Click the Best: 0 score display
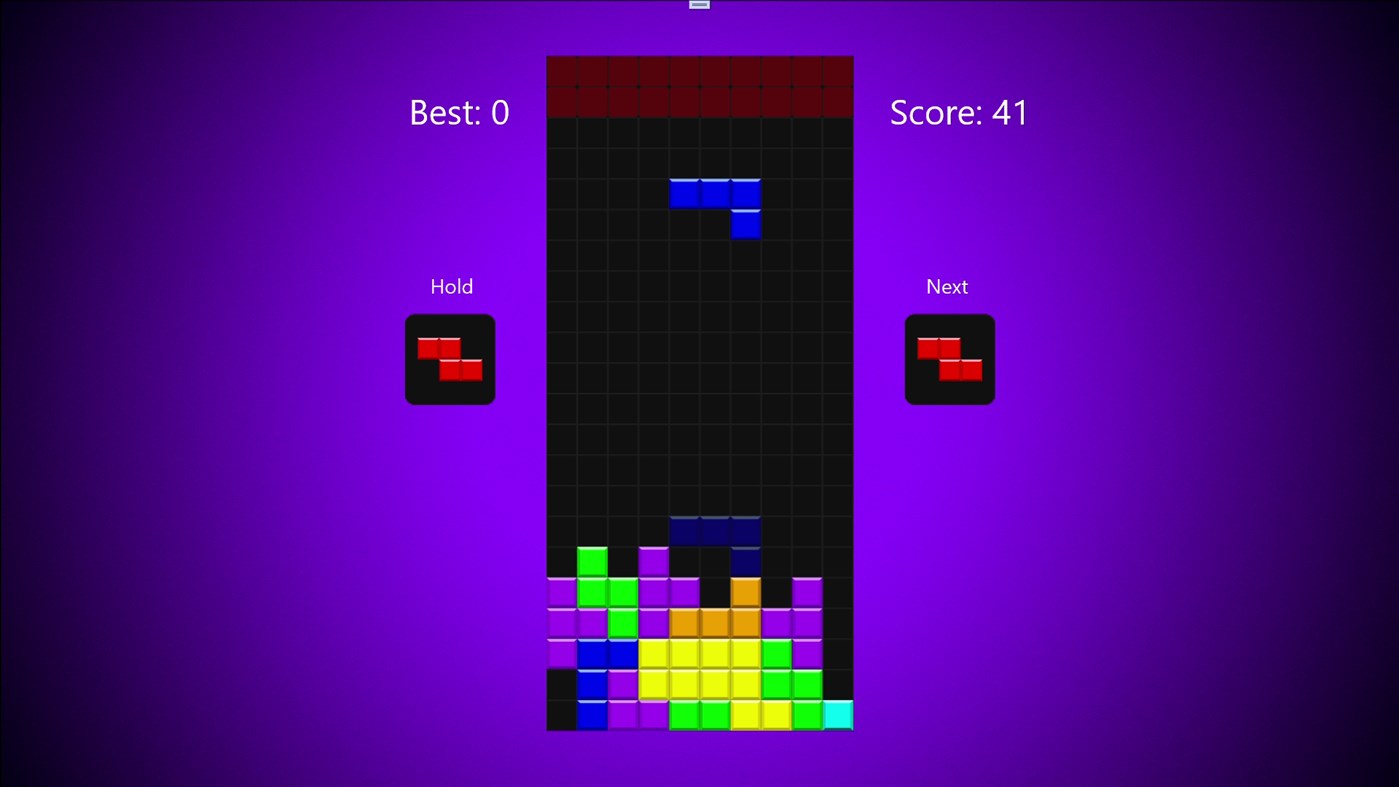The image size is (1399, 787). (459, 112)
